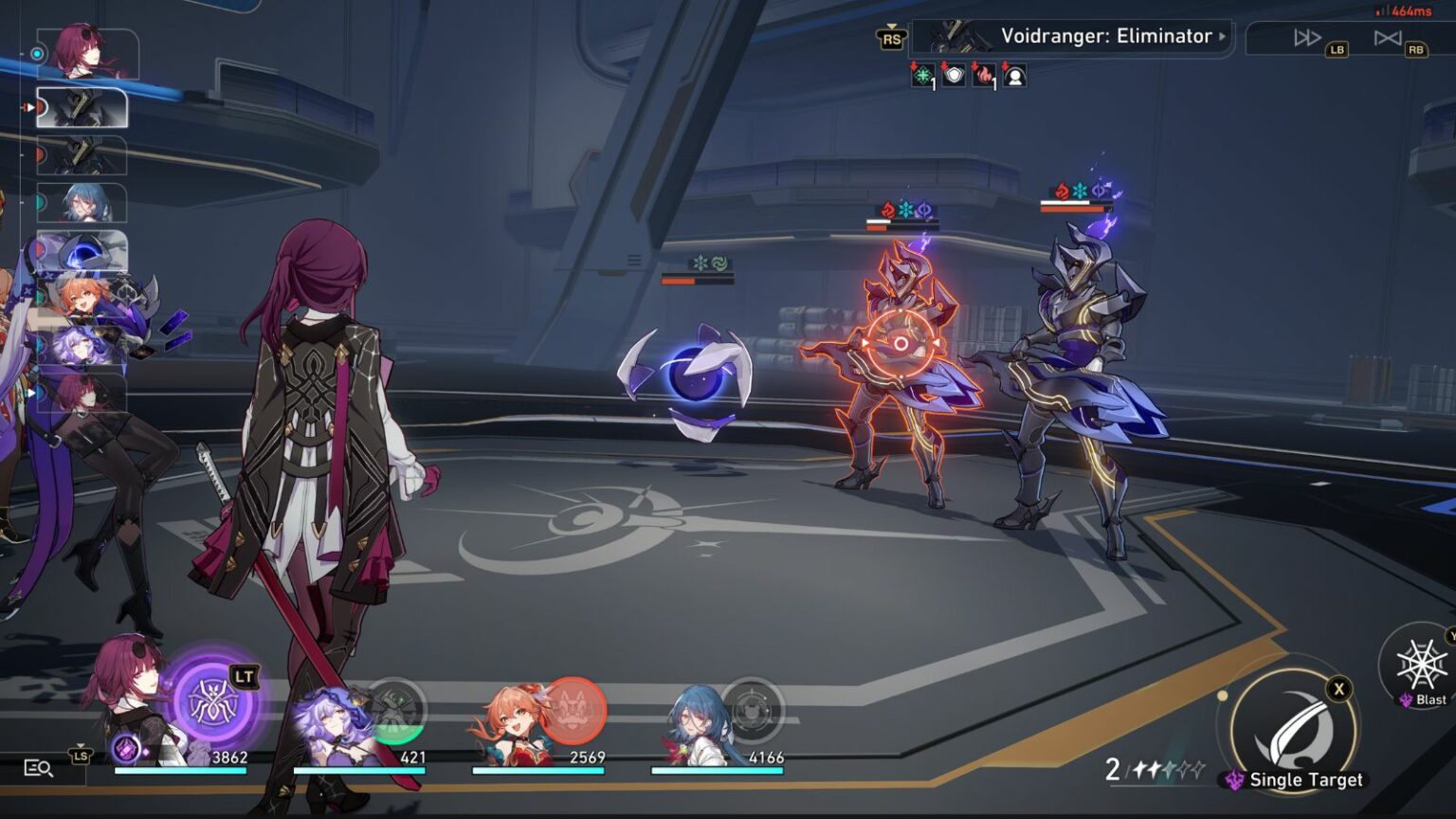Click the 464ms network latency indicator

pyautogui.click(x=1403, y=11)
